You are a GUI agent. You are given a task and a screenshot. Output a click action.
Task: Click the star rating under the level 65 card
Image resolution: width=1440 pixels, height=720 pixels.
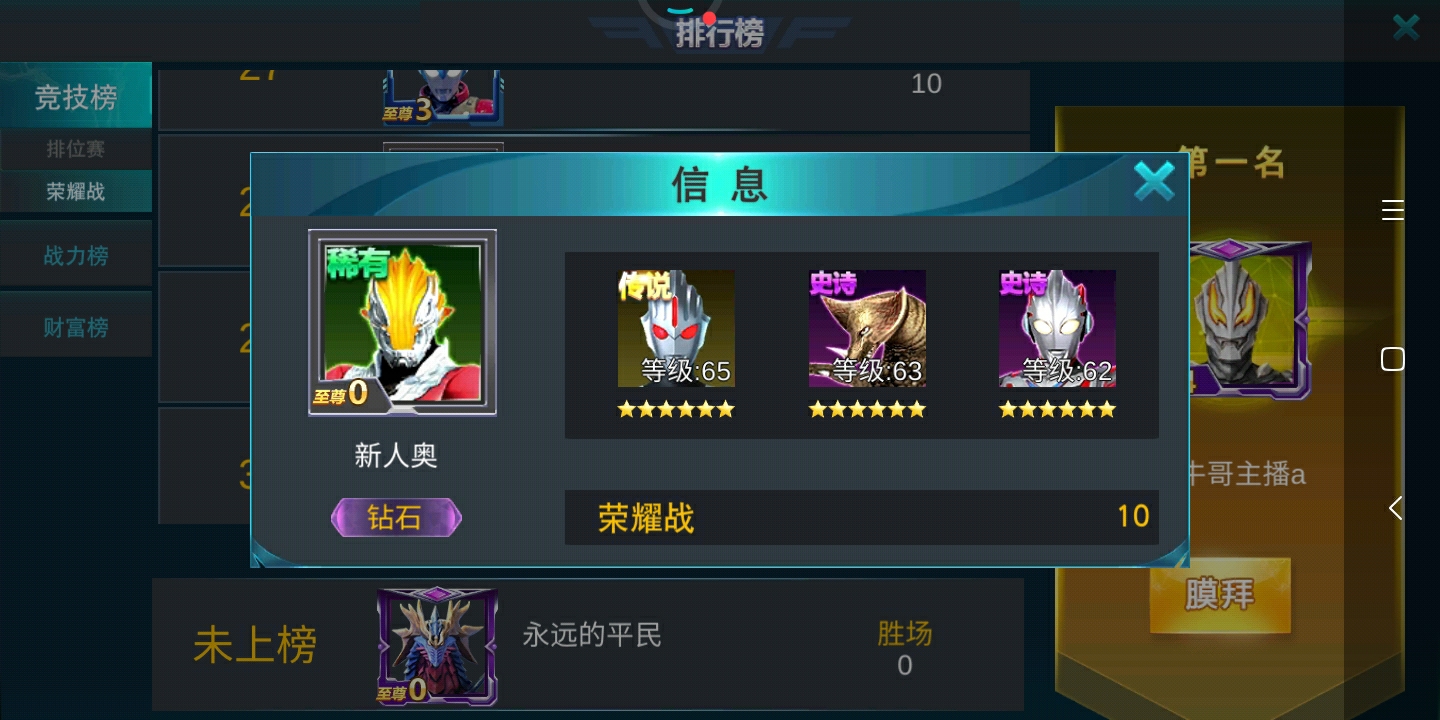[x=676, y=409]
